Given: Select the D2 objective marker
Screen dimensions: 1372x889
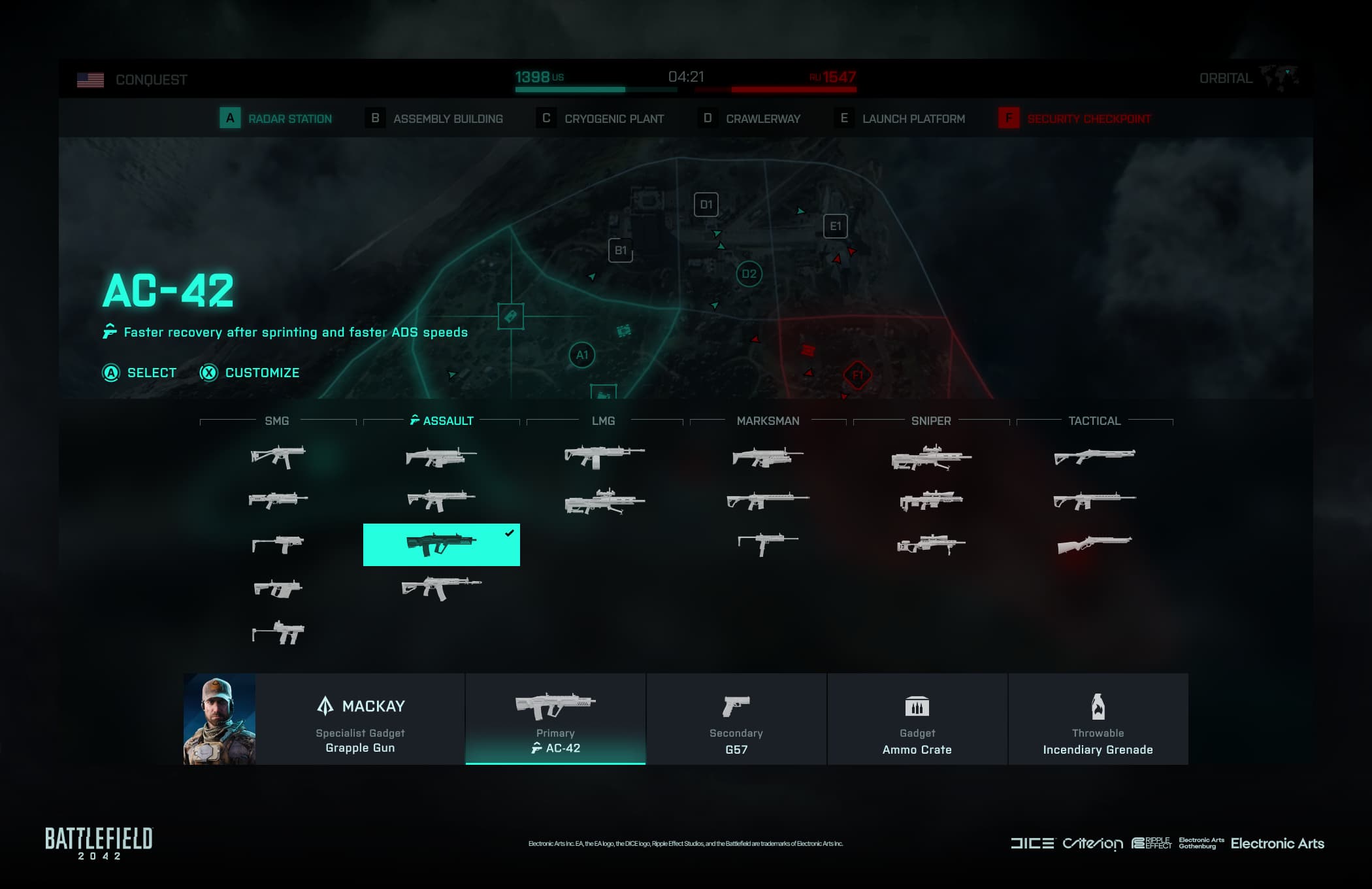Looking at the screenshot, I should point(749,274).
